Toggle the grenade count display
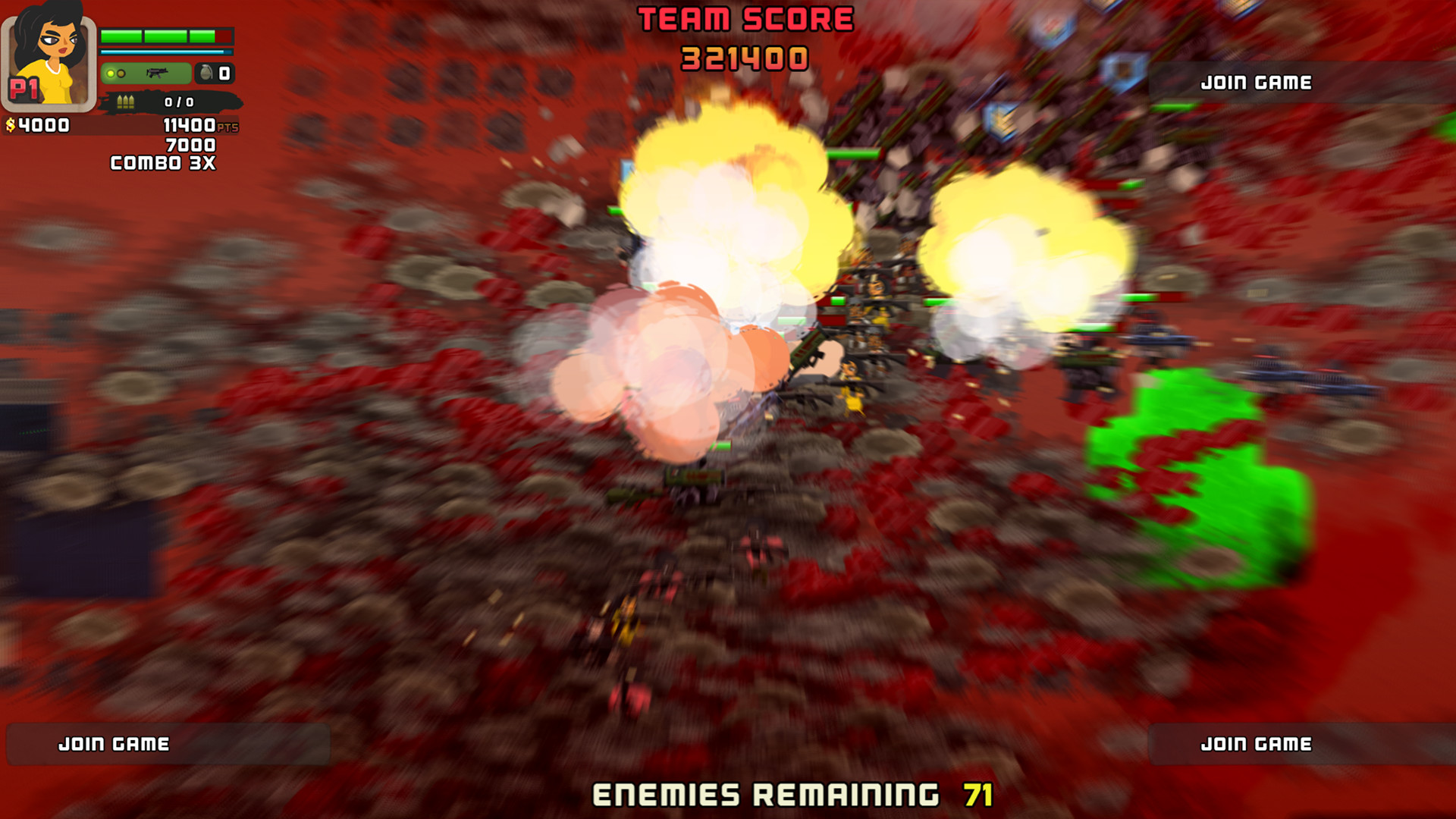 click(x=224, y=74)
